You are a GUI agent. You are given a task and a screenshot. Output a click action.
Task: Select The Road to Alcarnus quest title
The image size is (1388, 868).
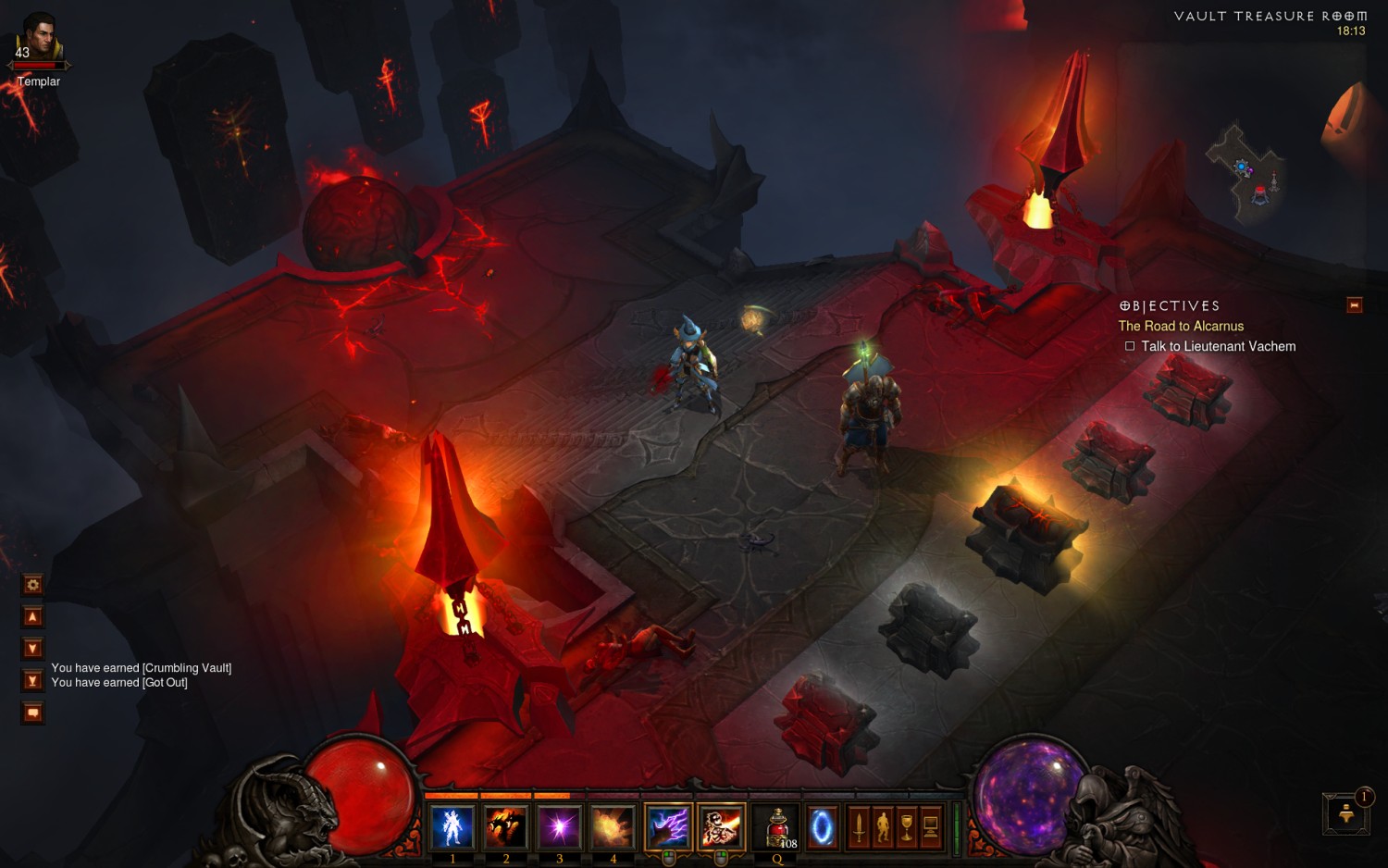point(1181,326)
